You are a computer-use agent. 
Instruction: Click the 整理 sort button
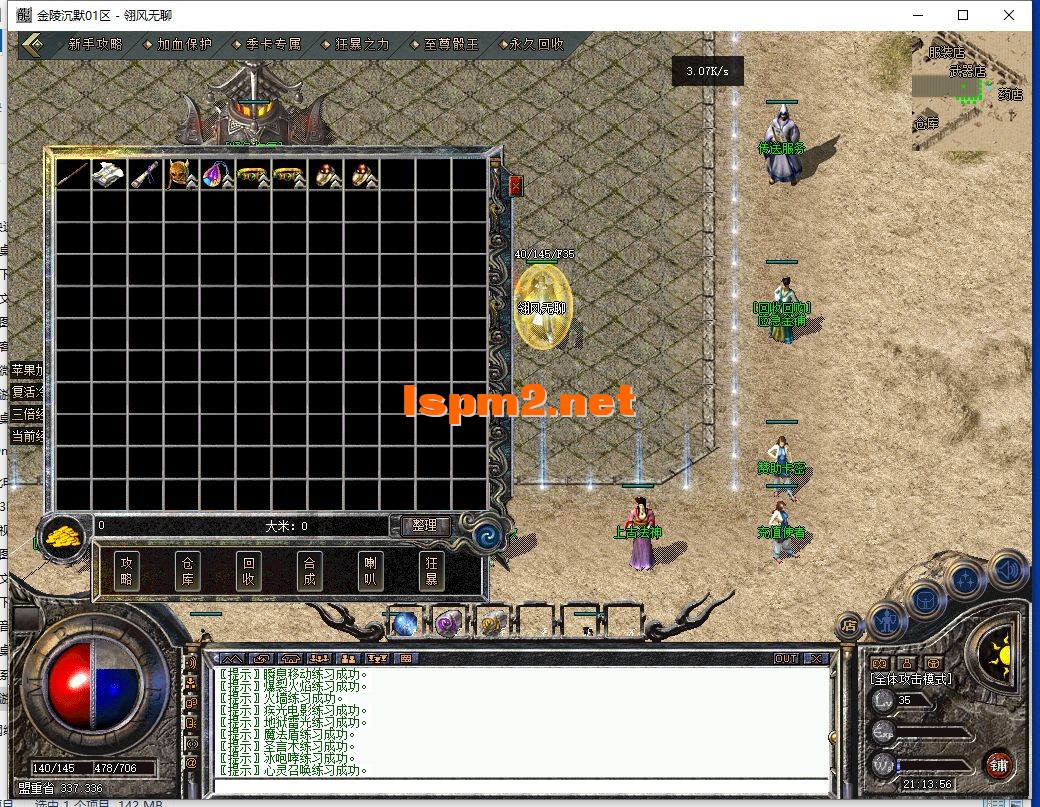[x=425, y=525]
